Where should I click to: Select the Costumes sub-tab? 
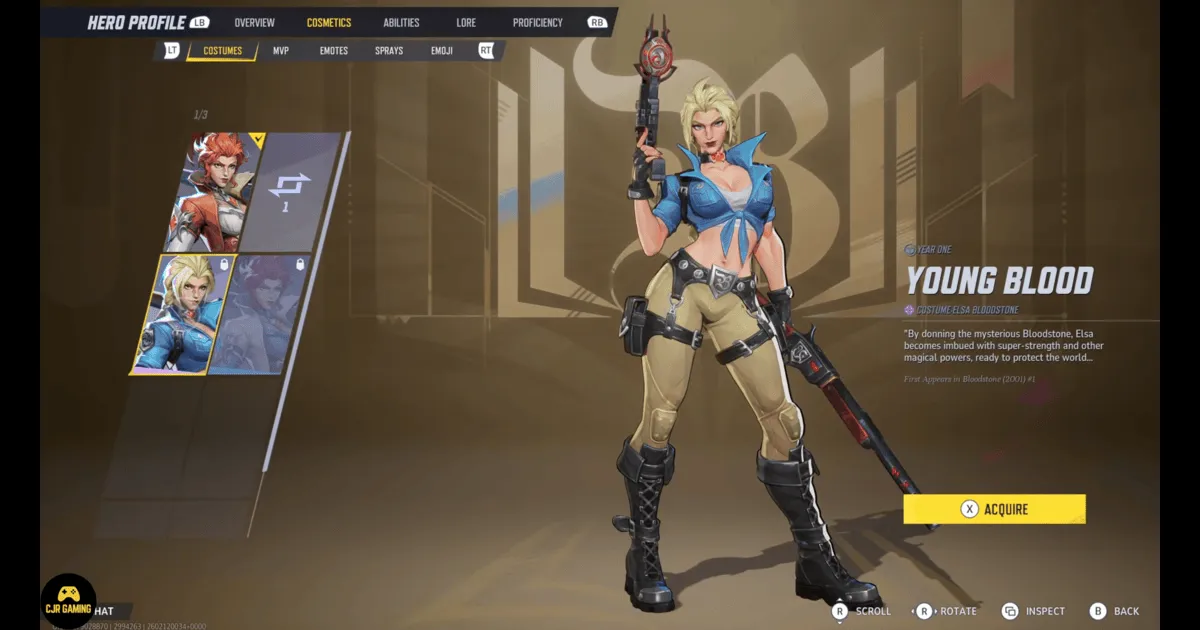222,51
